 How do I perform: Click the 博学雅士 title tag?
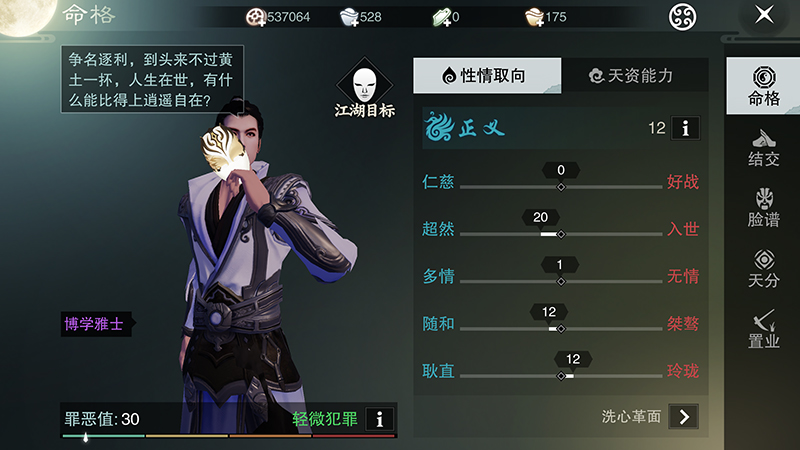click(x=95, y=323)
